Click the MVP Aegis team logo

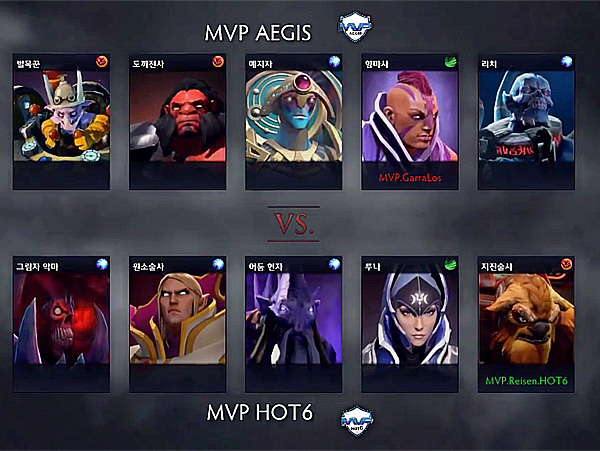[356, 24]
